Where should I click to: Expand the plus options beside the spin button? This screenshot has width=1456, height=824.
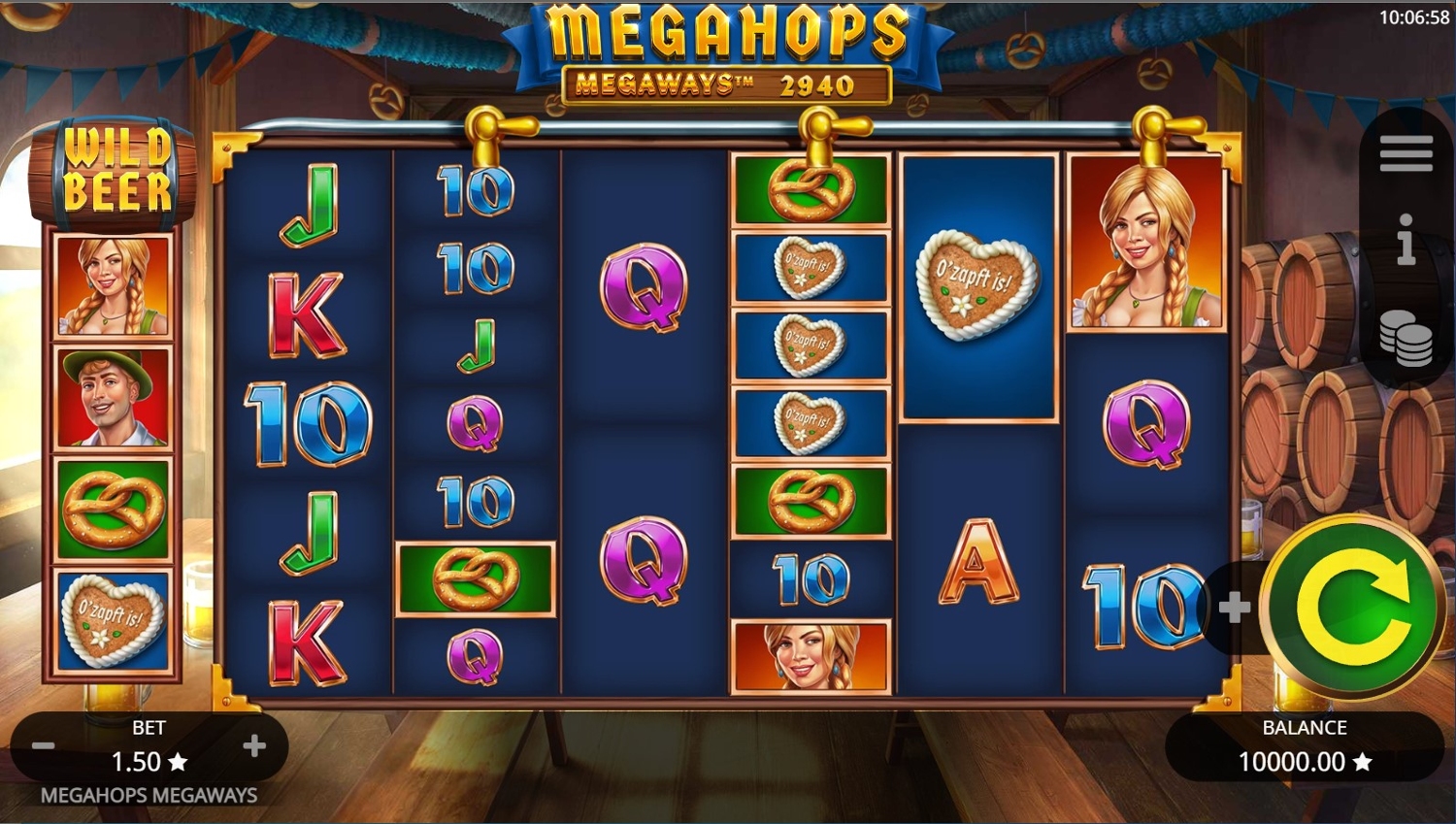coord(1234,609)
